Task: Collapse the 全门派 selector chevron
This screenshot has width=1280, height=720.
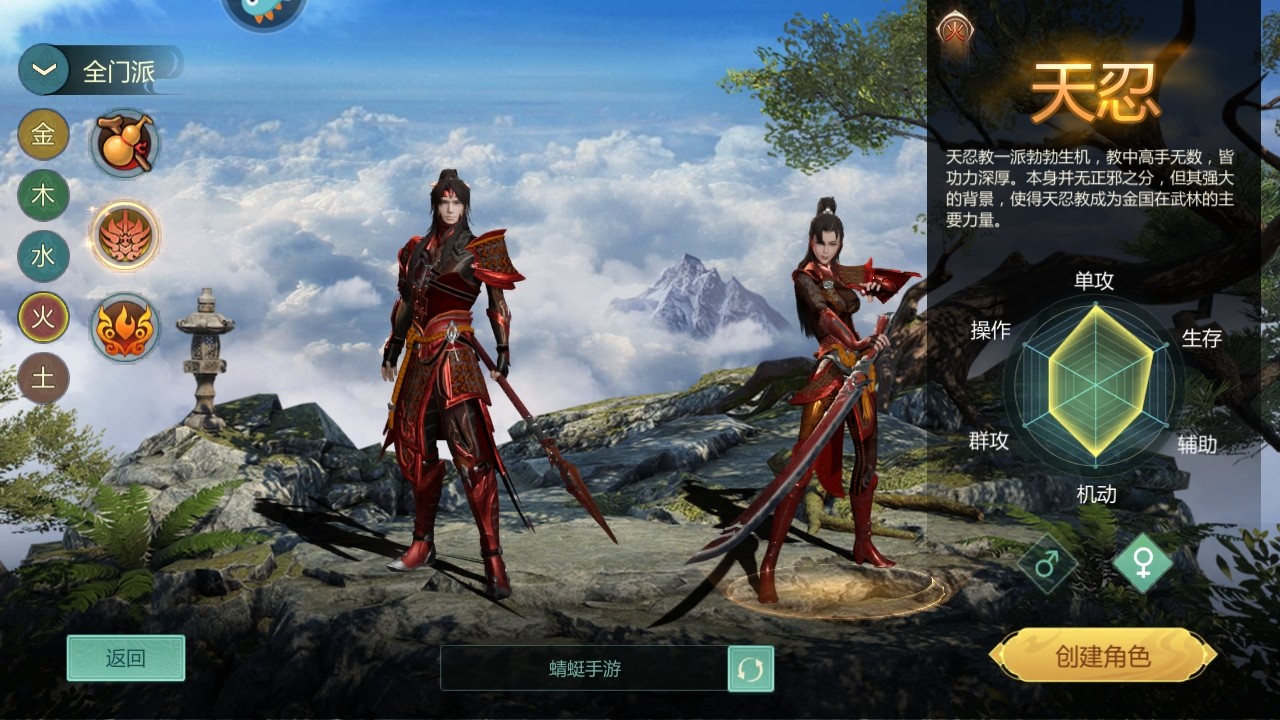Action: [x=42, y=70]
